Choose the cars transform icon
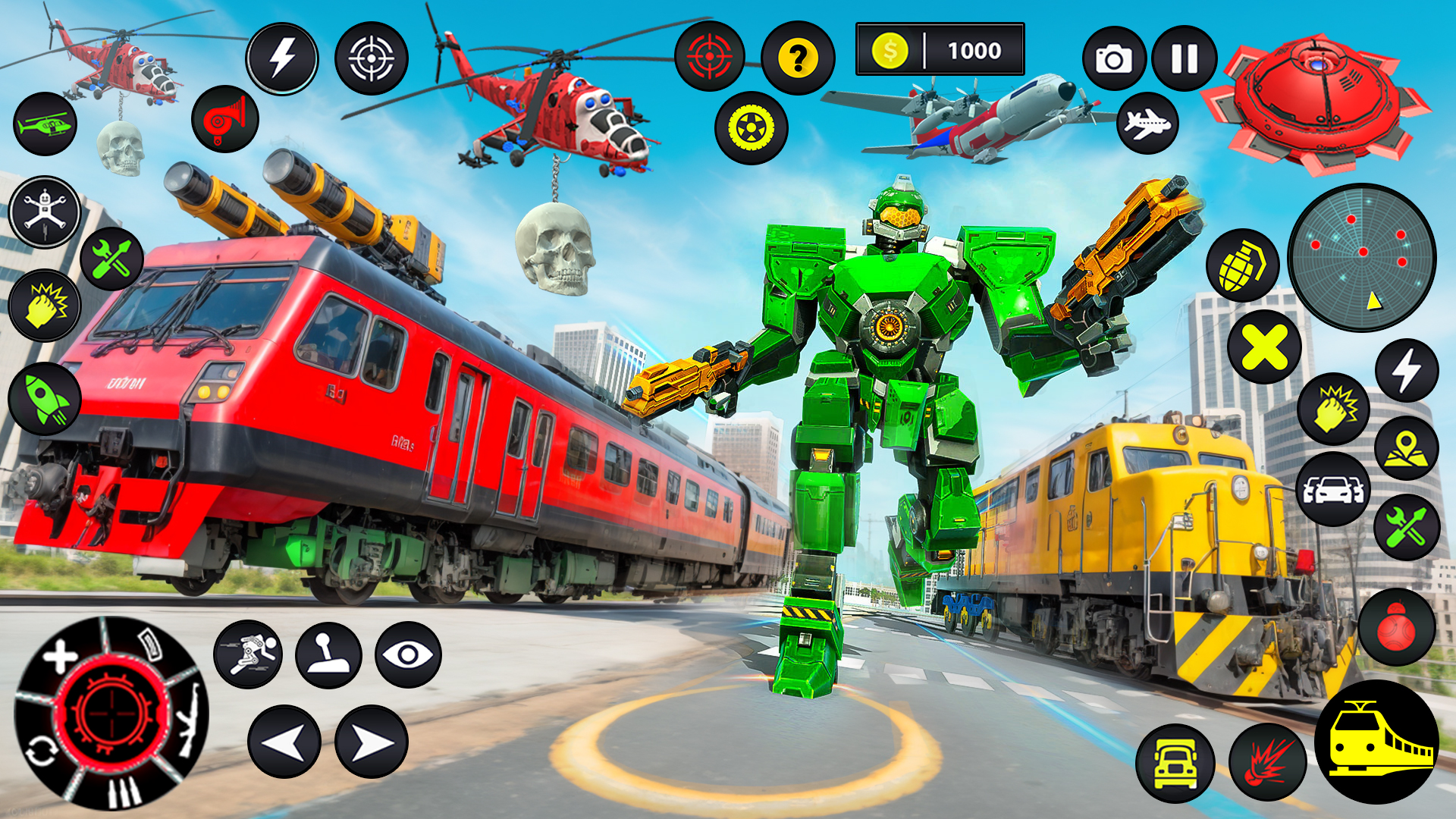 click(x=1332, y=489)
